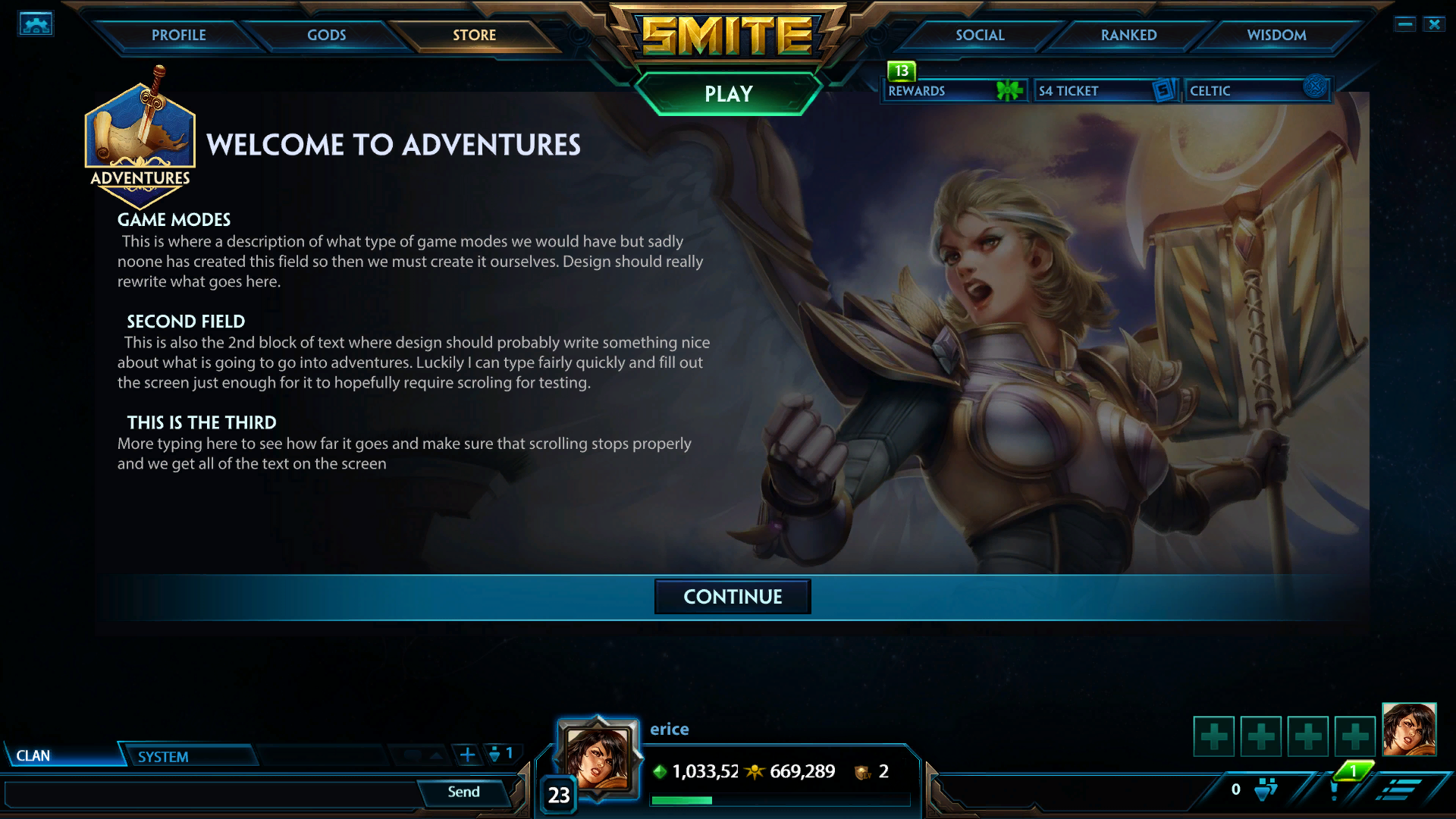Viewport: 1456px width, 819px height.
Task: Add a new chat tab with plus
Action: click(468, 755)
